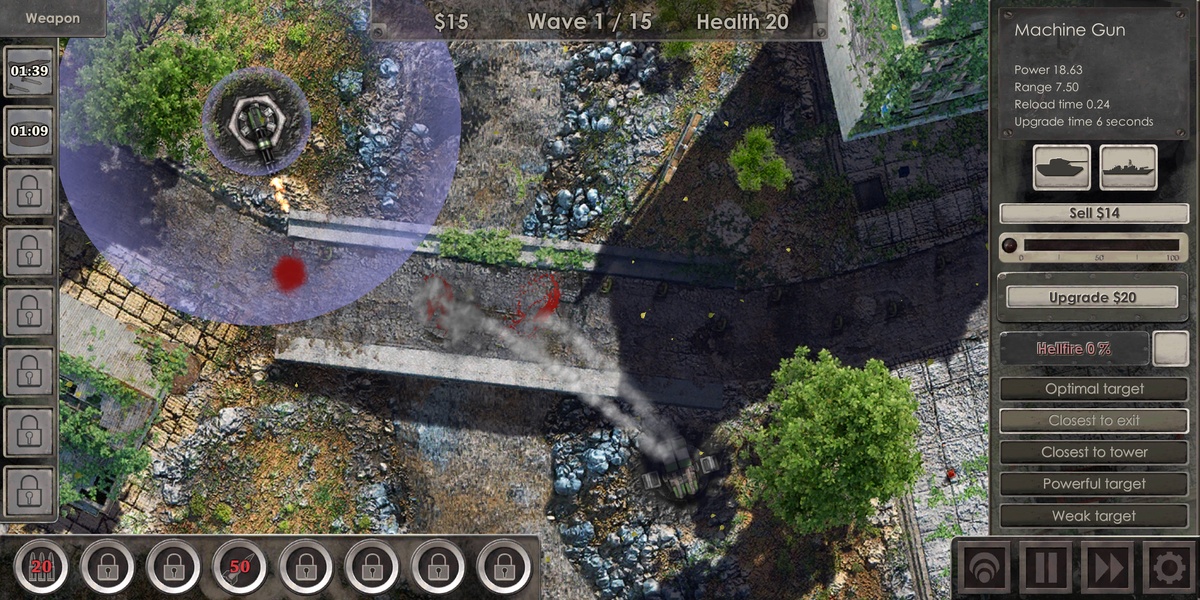This screenshot has height=600, width=1200.
Task: Pause the game
Action: tap(1045, 568)
